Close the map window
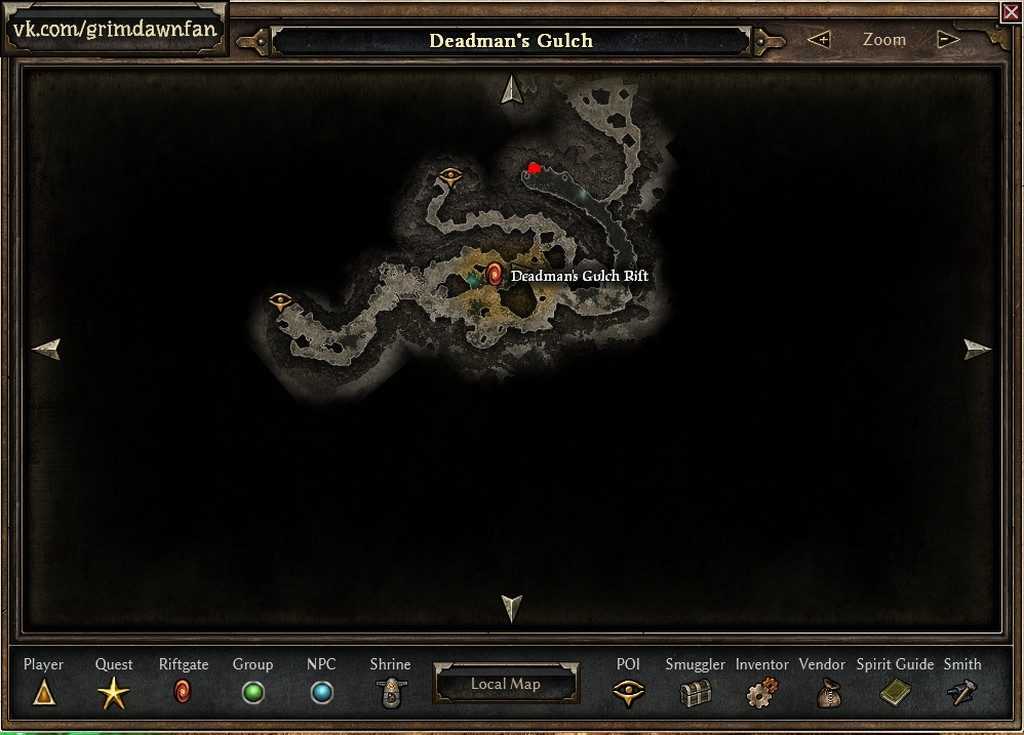 click(1010, 12)
